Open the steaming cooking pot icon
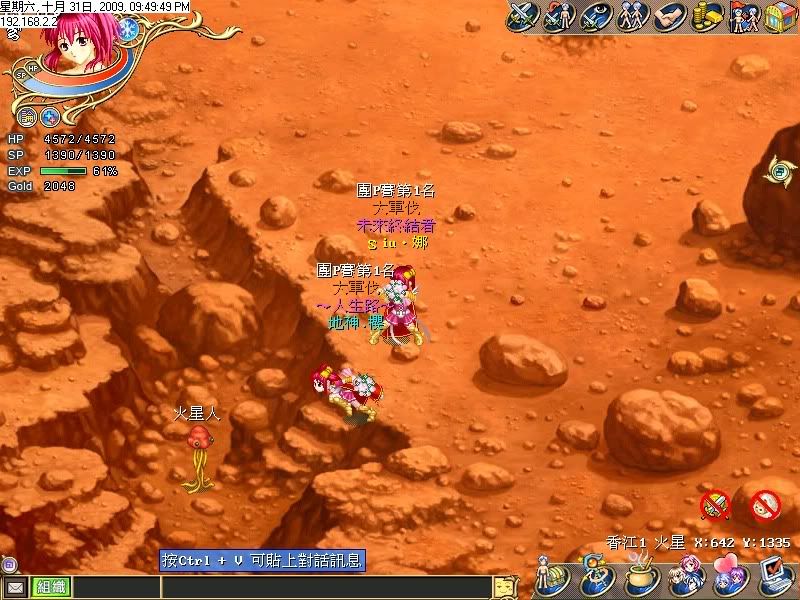 click(x=641, y=577)
